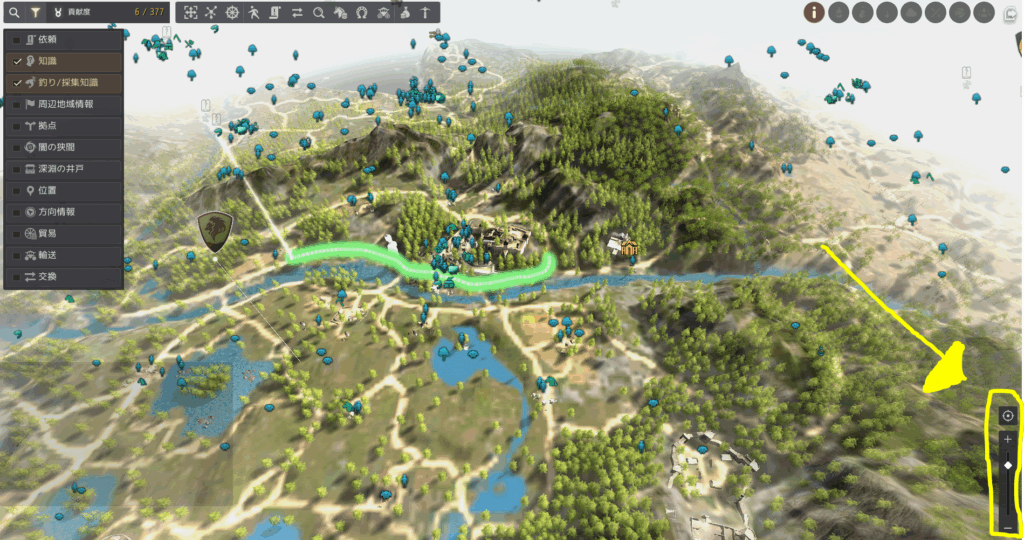
Task: Tick the 拠点 node filter
Action: 17,126
